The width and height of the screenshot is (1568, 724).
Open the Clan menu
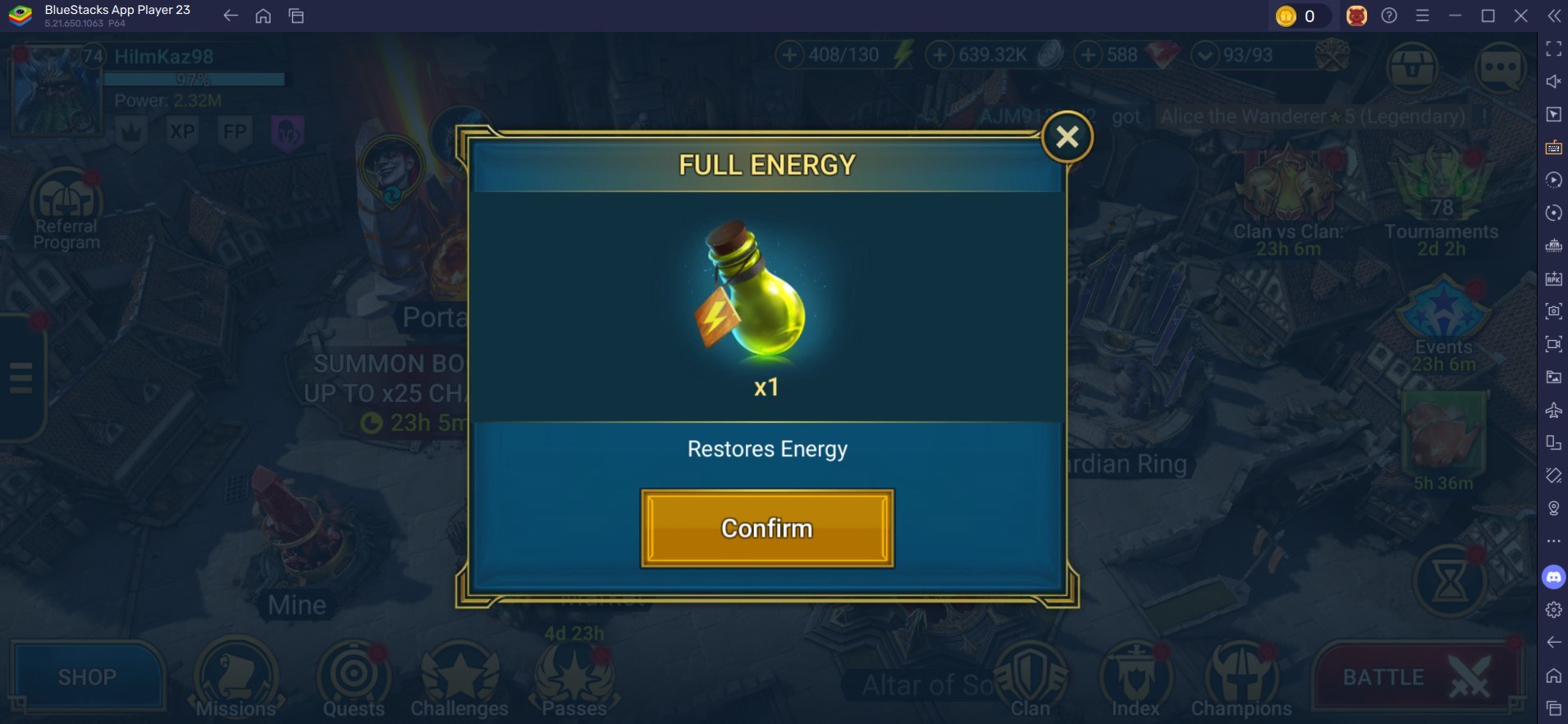point(1031,679)
